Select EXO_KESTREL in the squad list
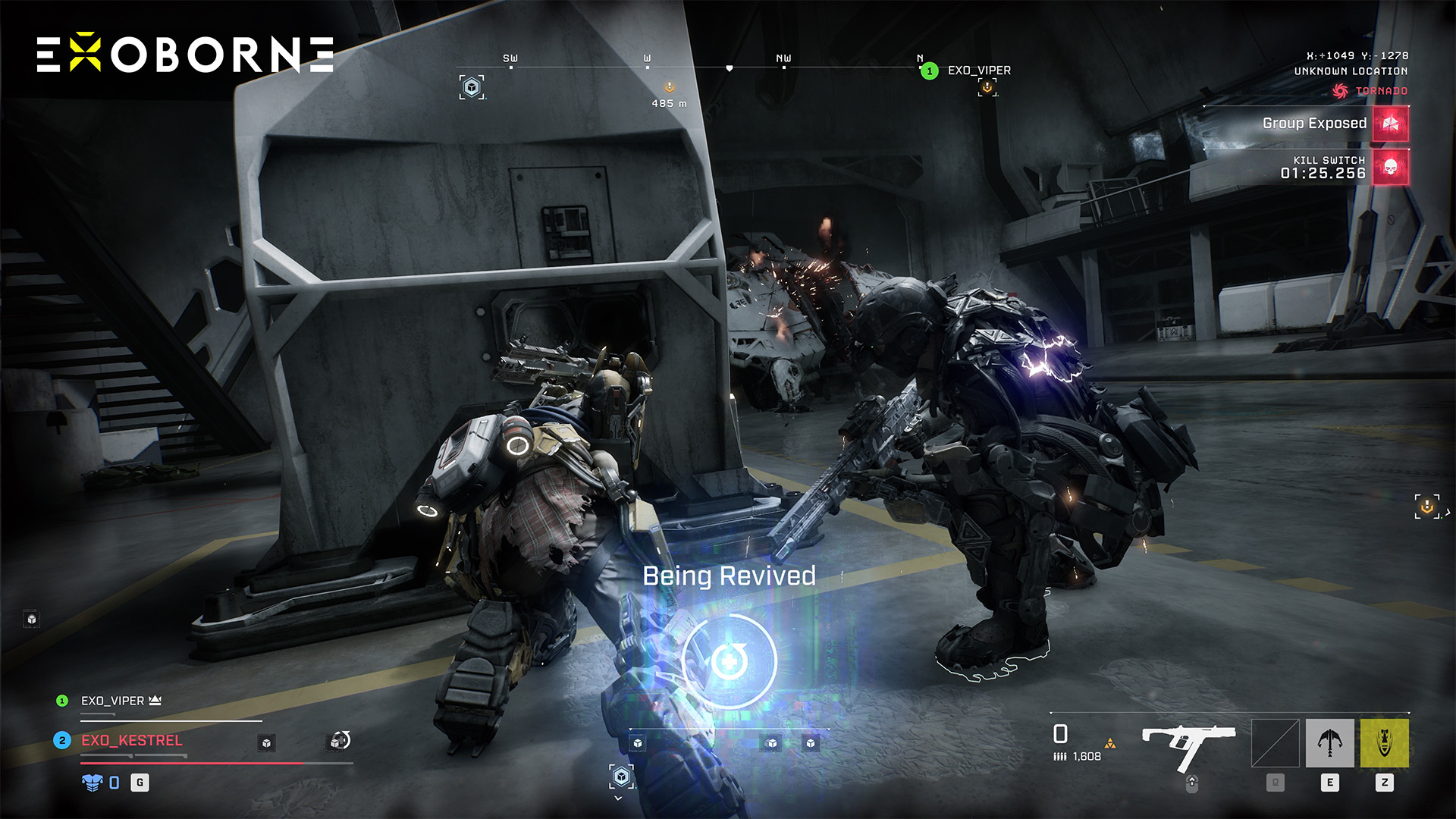The width and height of the screenshot is (1456, 819). 132,740
